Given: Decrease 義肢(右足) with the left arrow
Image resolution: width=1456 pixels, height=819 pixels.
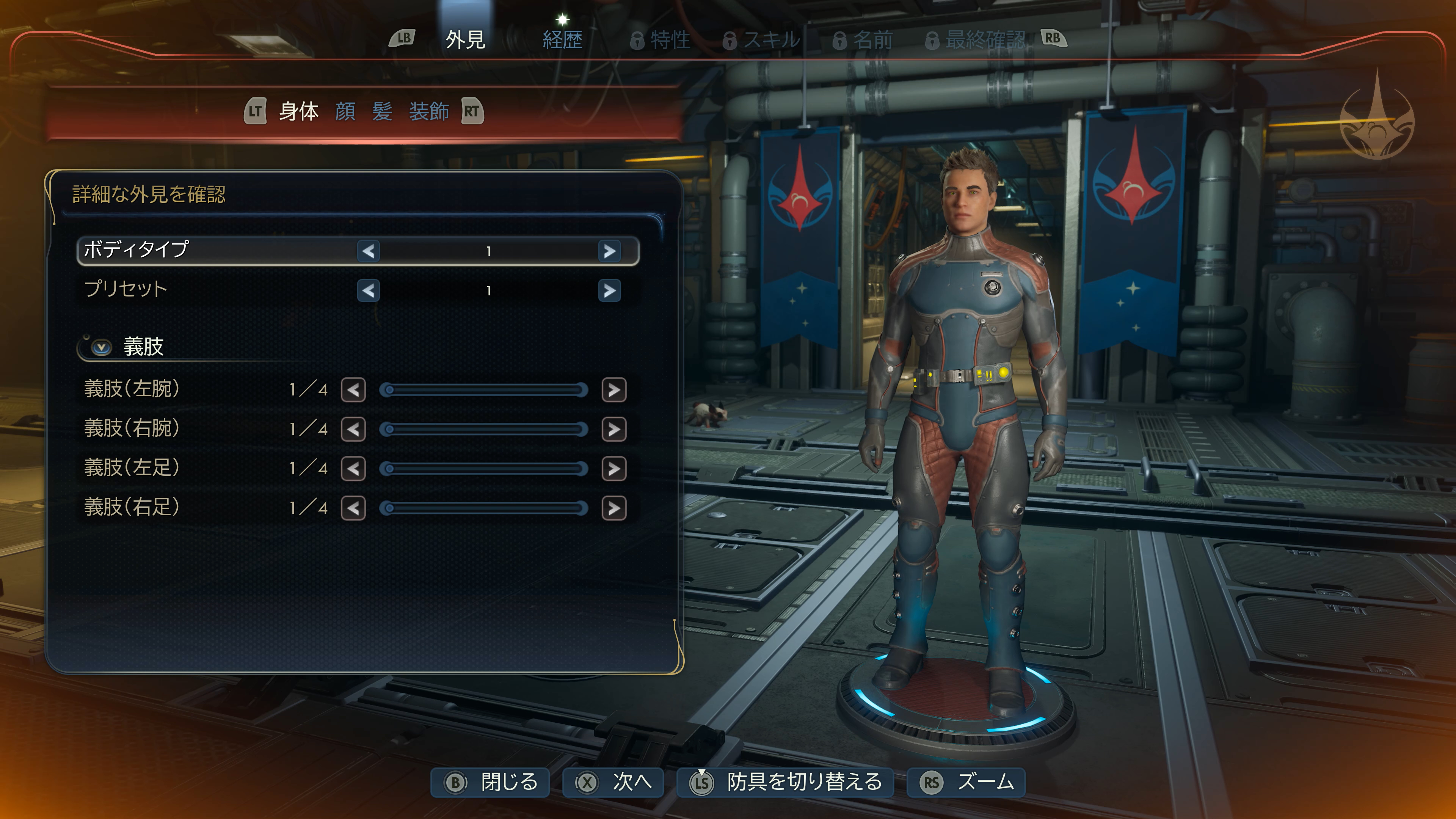Looking at the screenshot, I should [x=353, y=508].
